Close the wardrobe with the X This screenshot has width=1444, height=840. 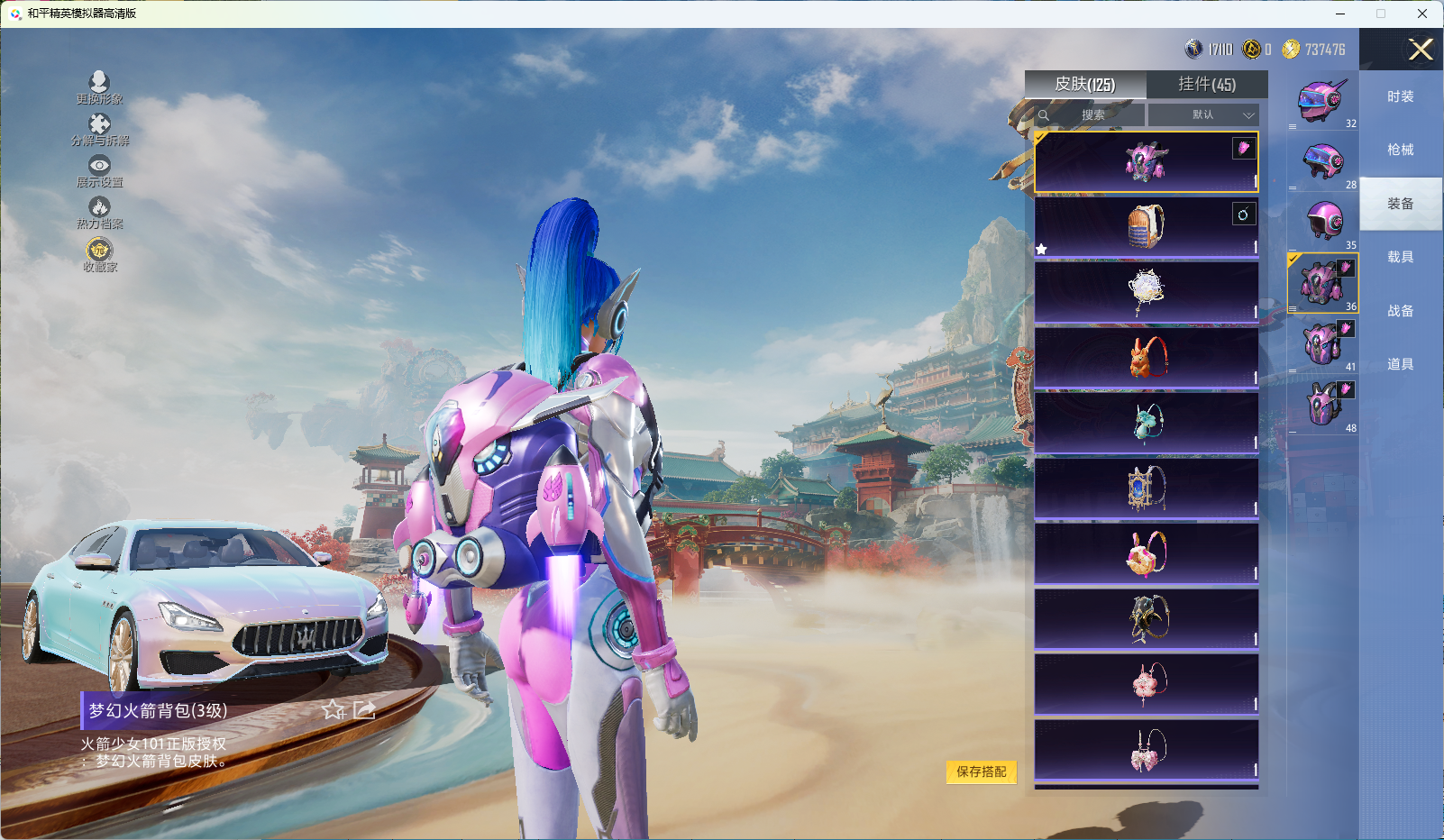tap(1421, 50)
